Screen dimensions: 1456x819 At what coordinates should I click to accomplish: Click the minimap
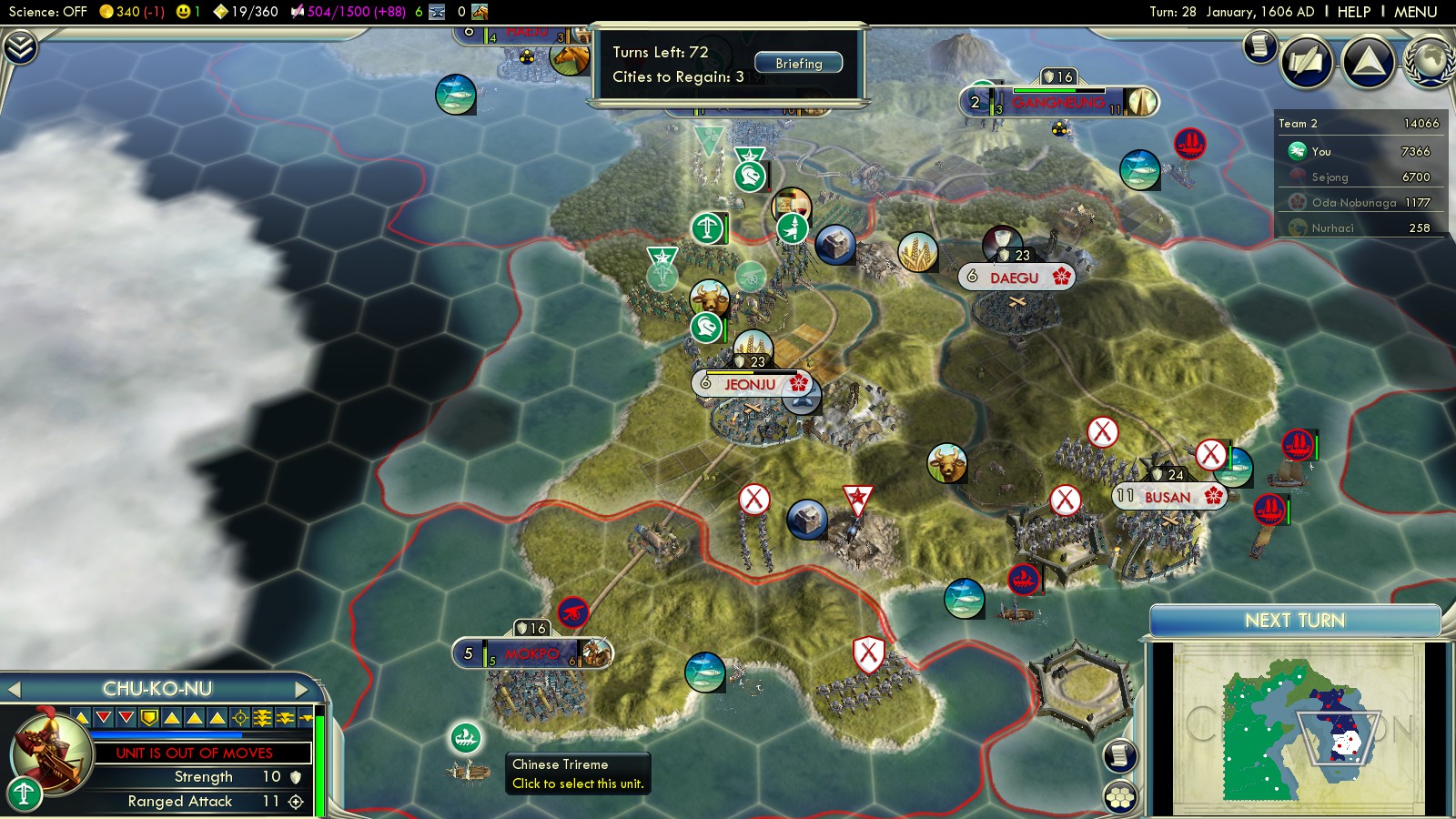click(x=1298, y=728)
